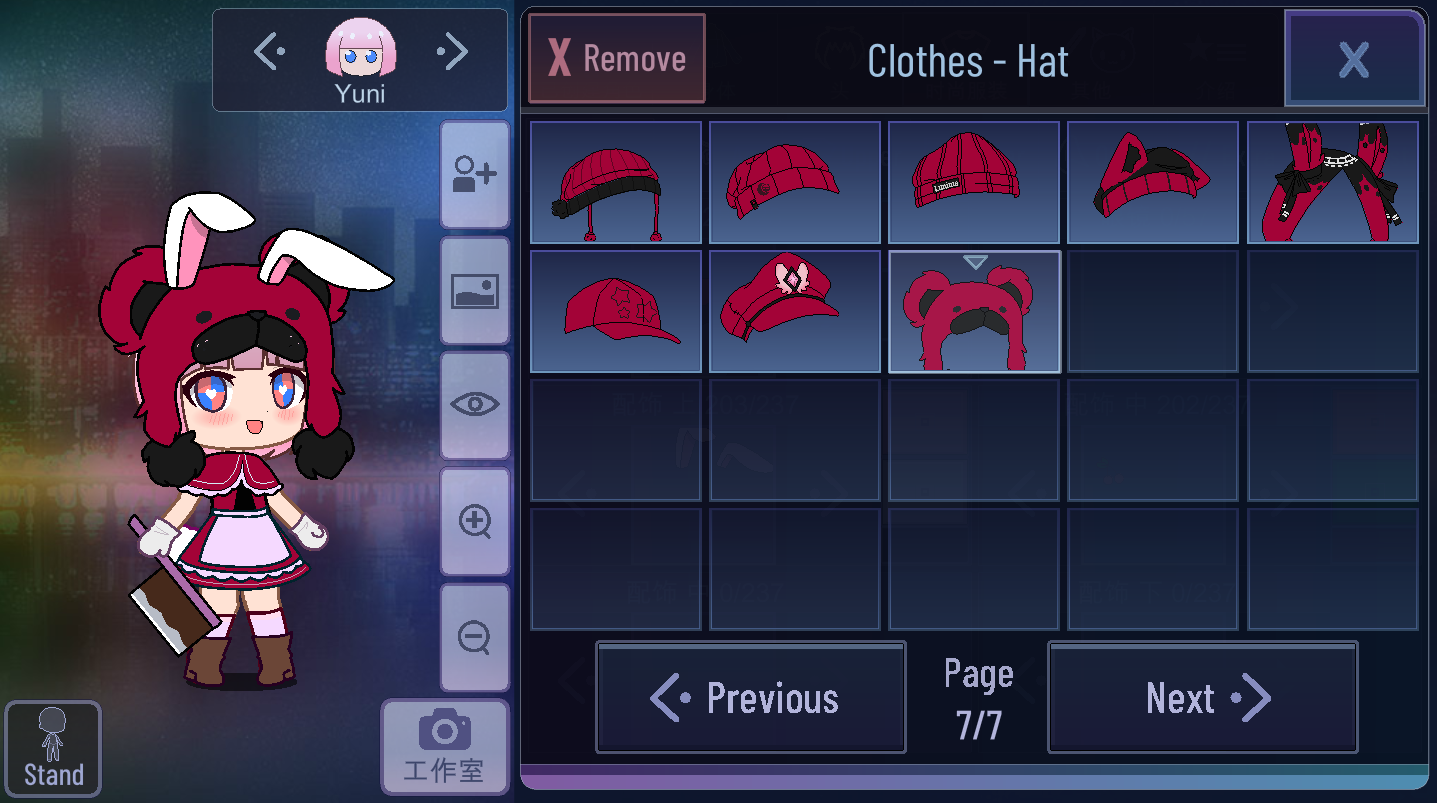
Task: Toggle the eye visibility button
Action: (474, 405)
